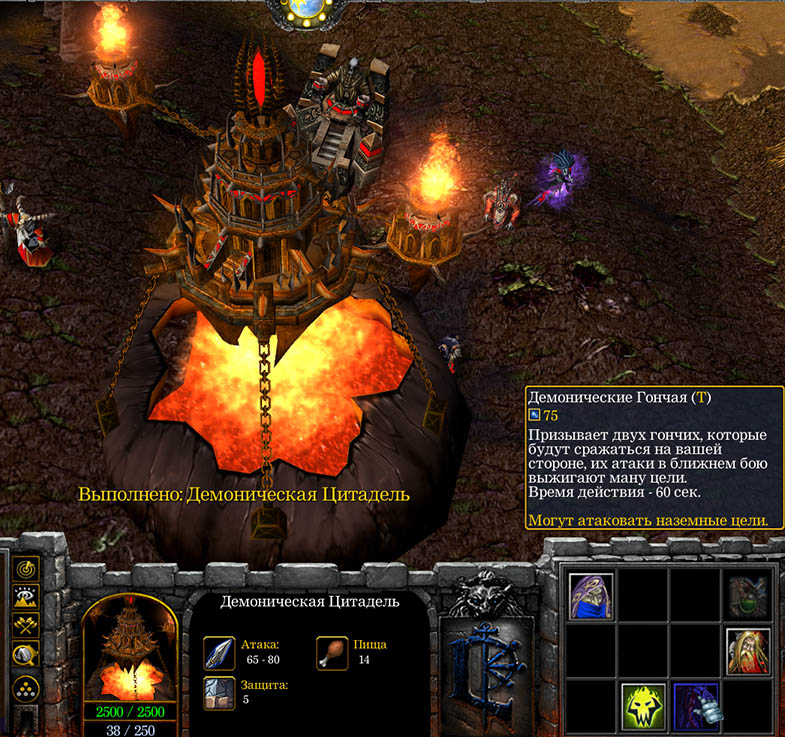Activate the flaming yellow skull ability
The width and height of the screenshot is (785, 737).
642,704
